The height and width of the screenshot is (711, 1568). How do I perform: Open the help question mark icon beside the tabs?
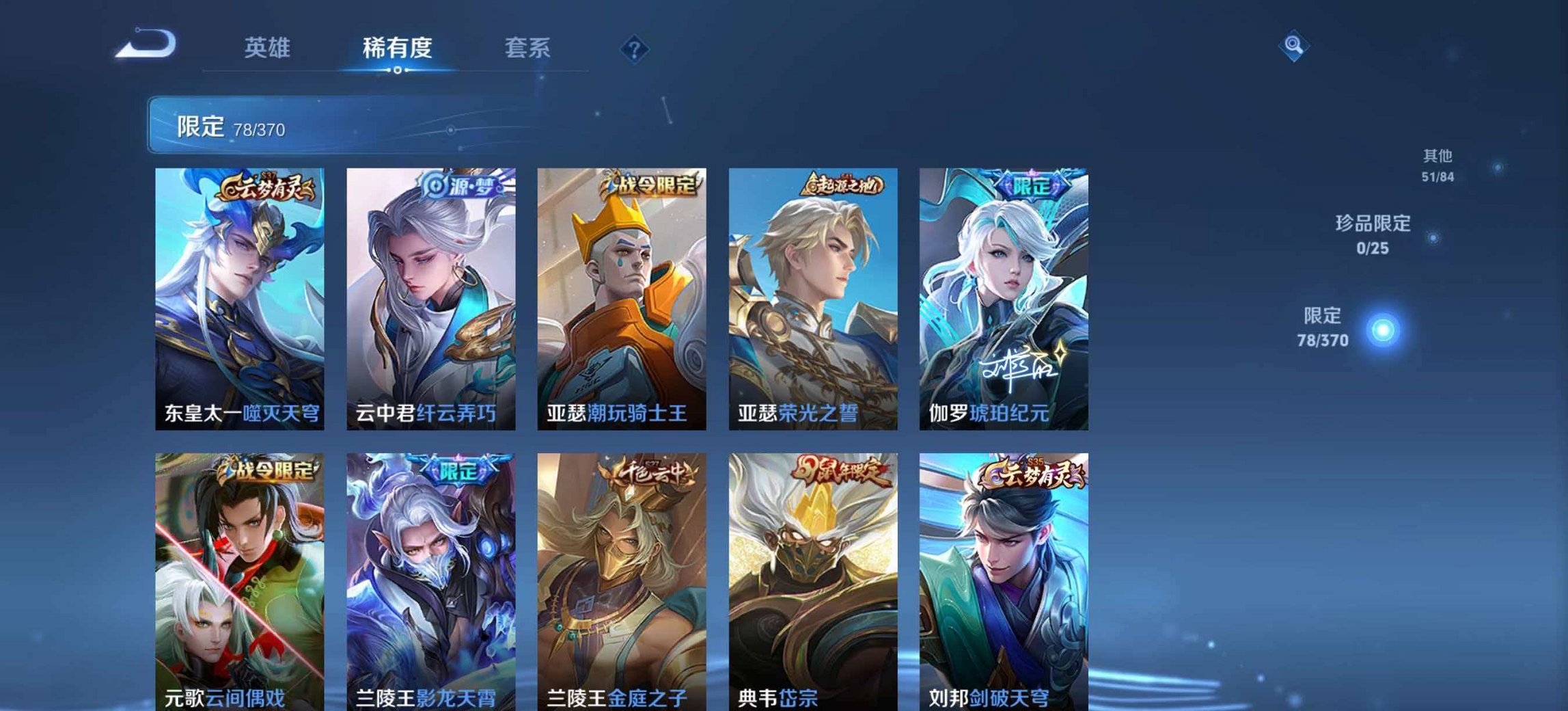coord(634,48)
